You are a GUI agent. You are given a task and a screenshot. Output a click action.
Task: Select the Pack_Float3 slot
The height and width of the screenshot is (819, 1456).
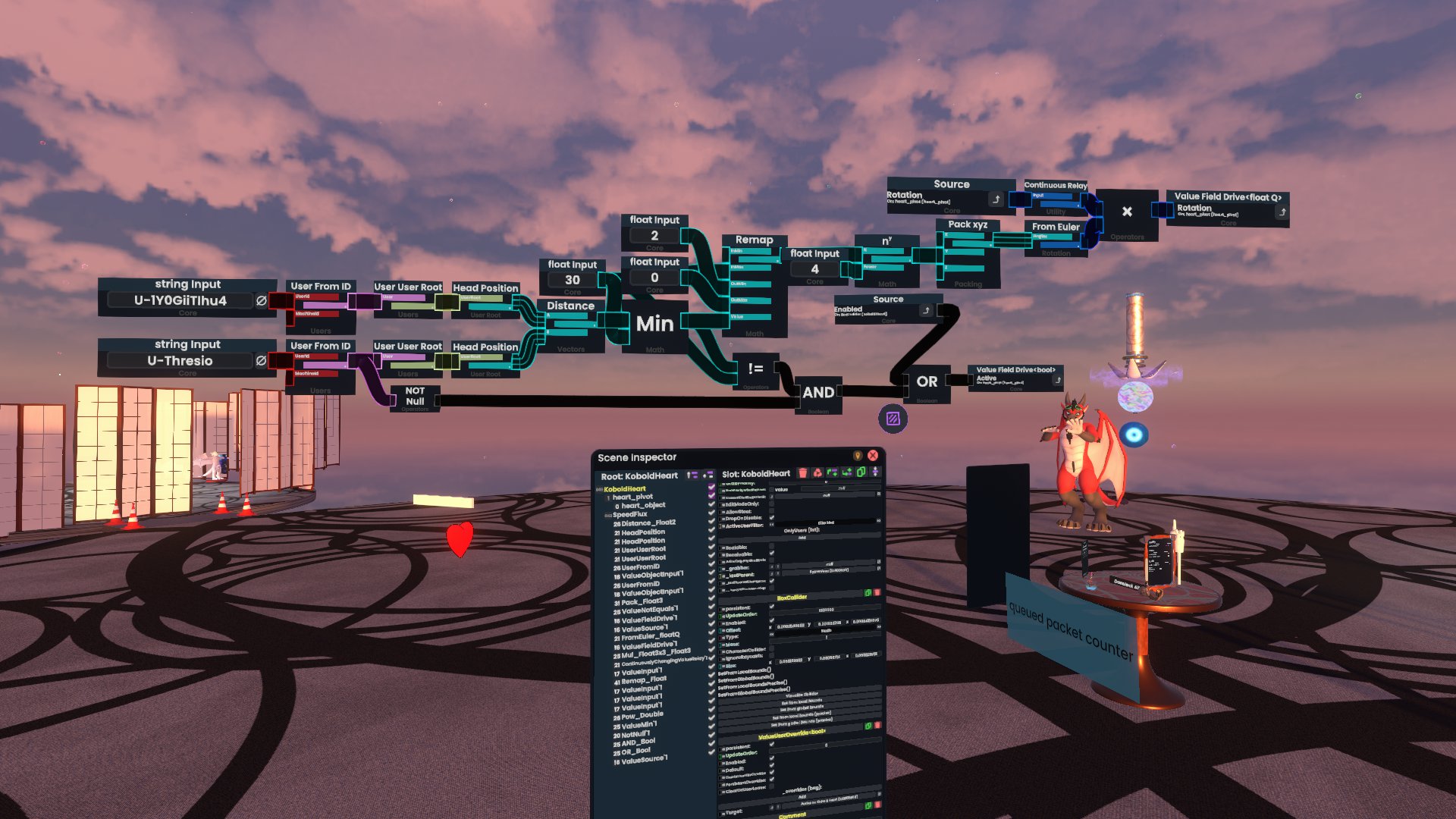(642, 601)
